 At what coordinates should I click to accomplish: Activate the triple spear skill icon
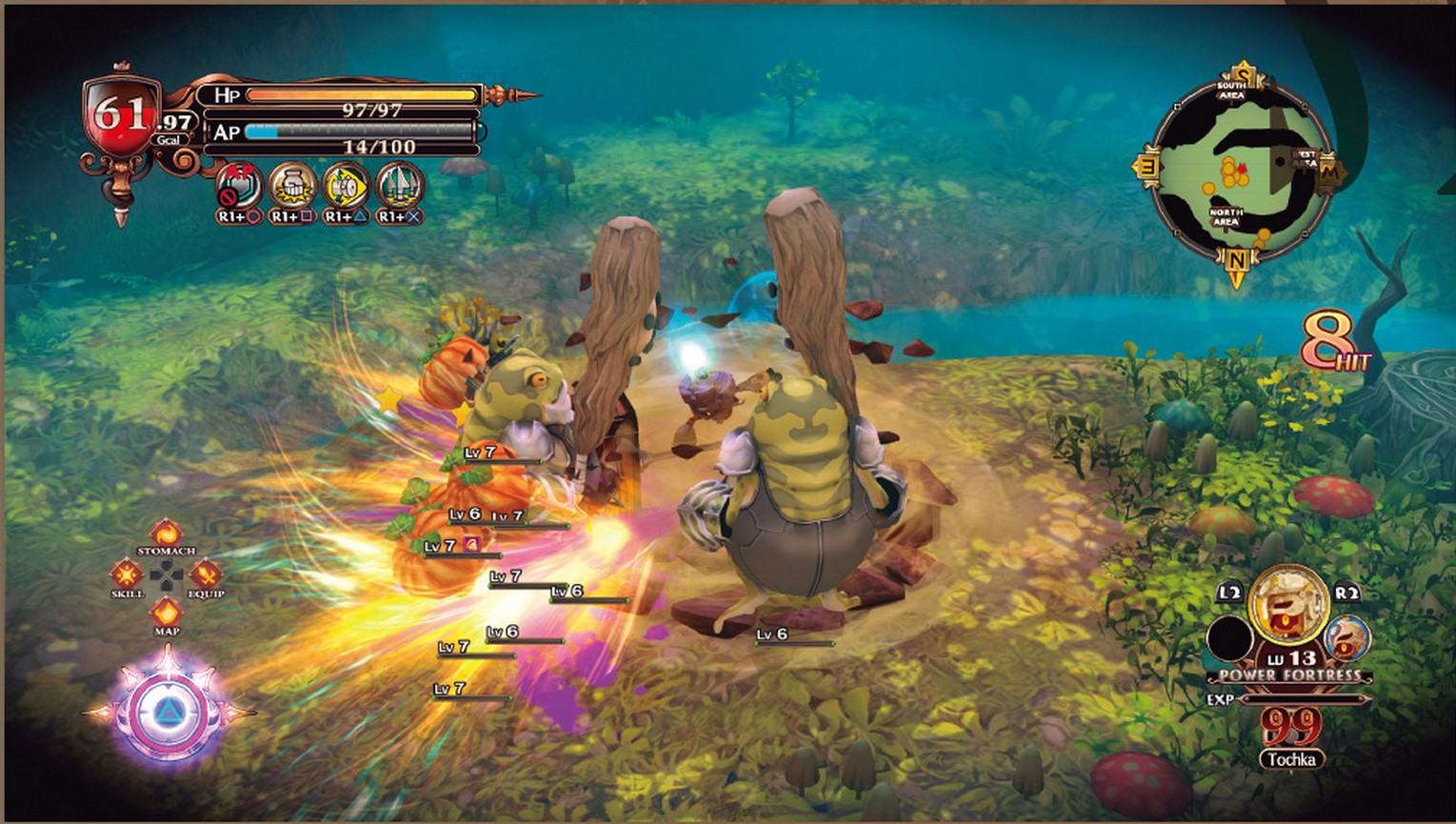coord(400,185)
